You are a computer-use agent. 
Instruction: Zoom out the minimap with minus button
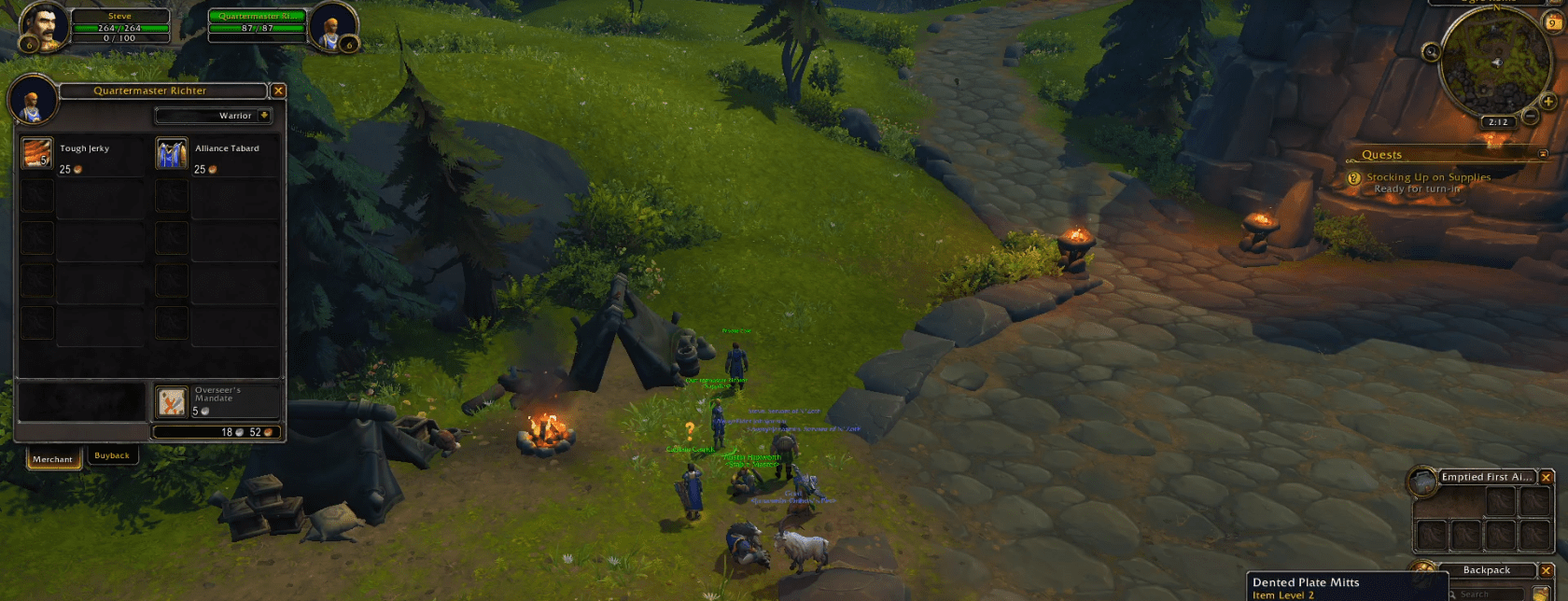[1530, 117]
